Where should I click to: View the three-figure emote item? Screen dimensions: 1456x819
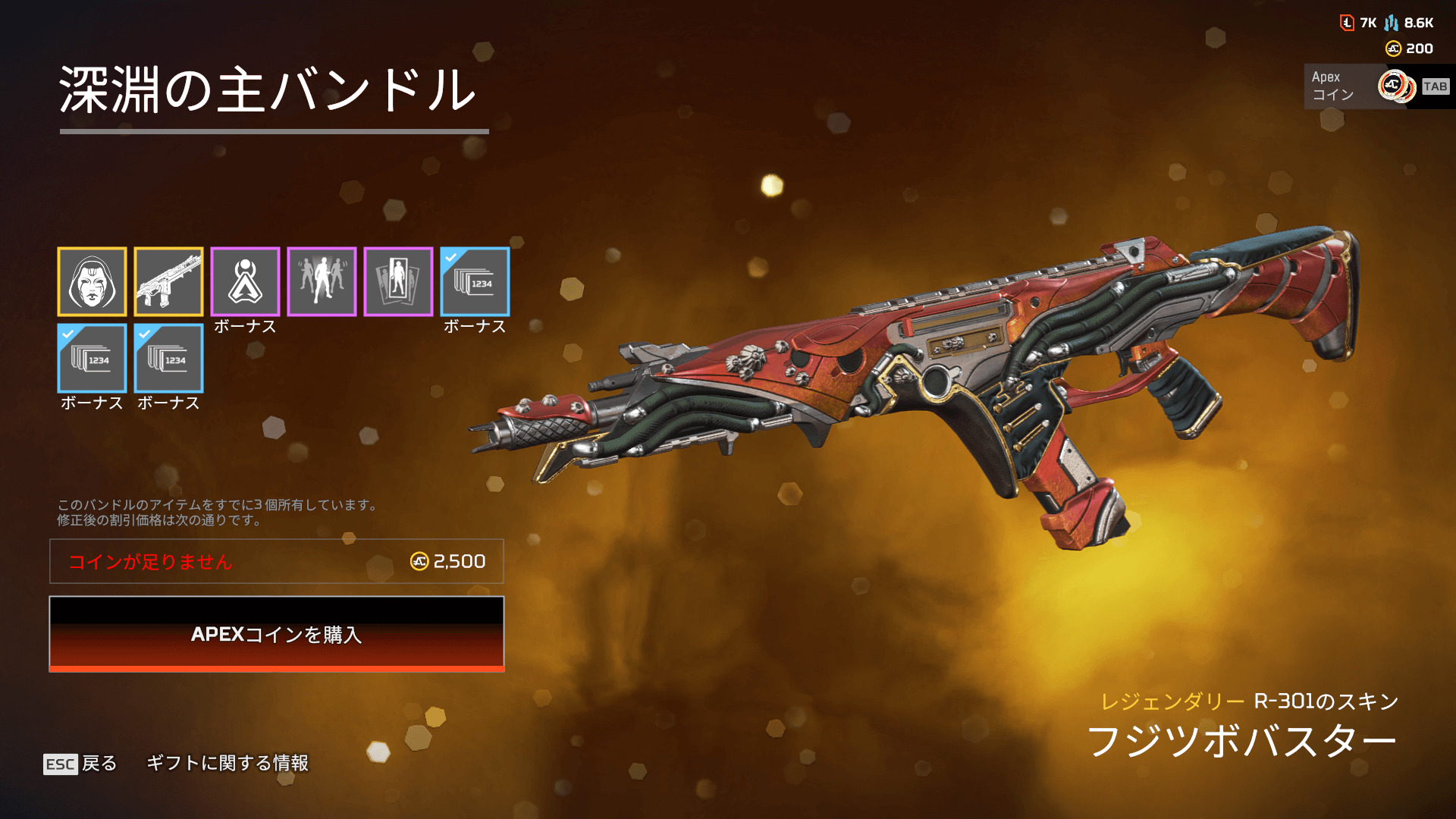[322, 281]
